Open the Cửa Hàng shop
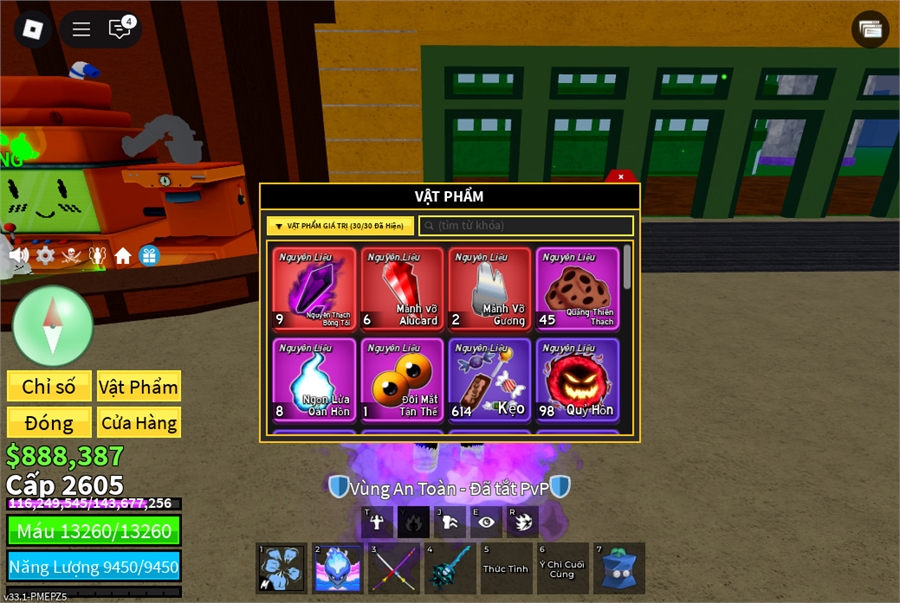 (x=139, y=423)
